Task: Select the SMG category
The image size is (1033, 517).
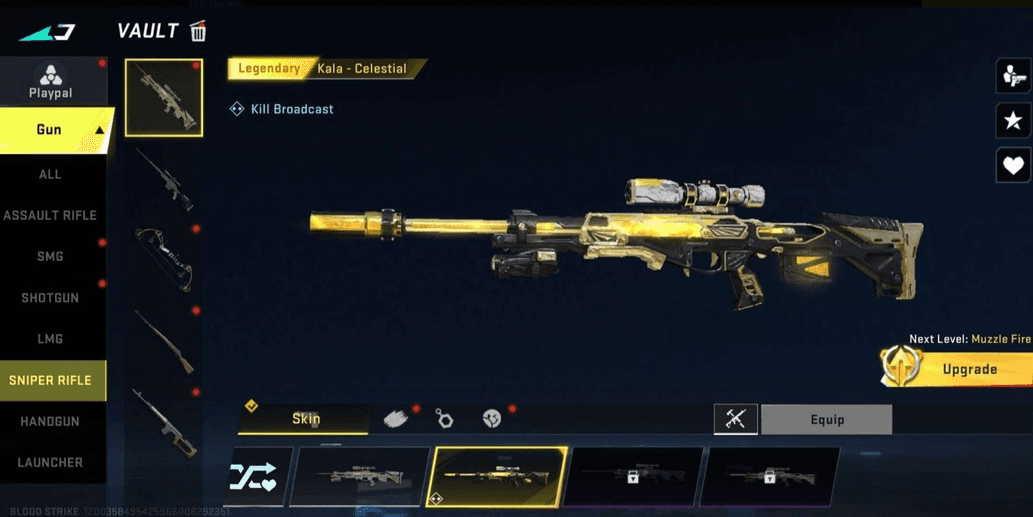Action: click(50, 256)
